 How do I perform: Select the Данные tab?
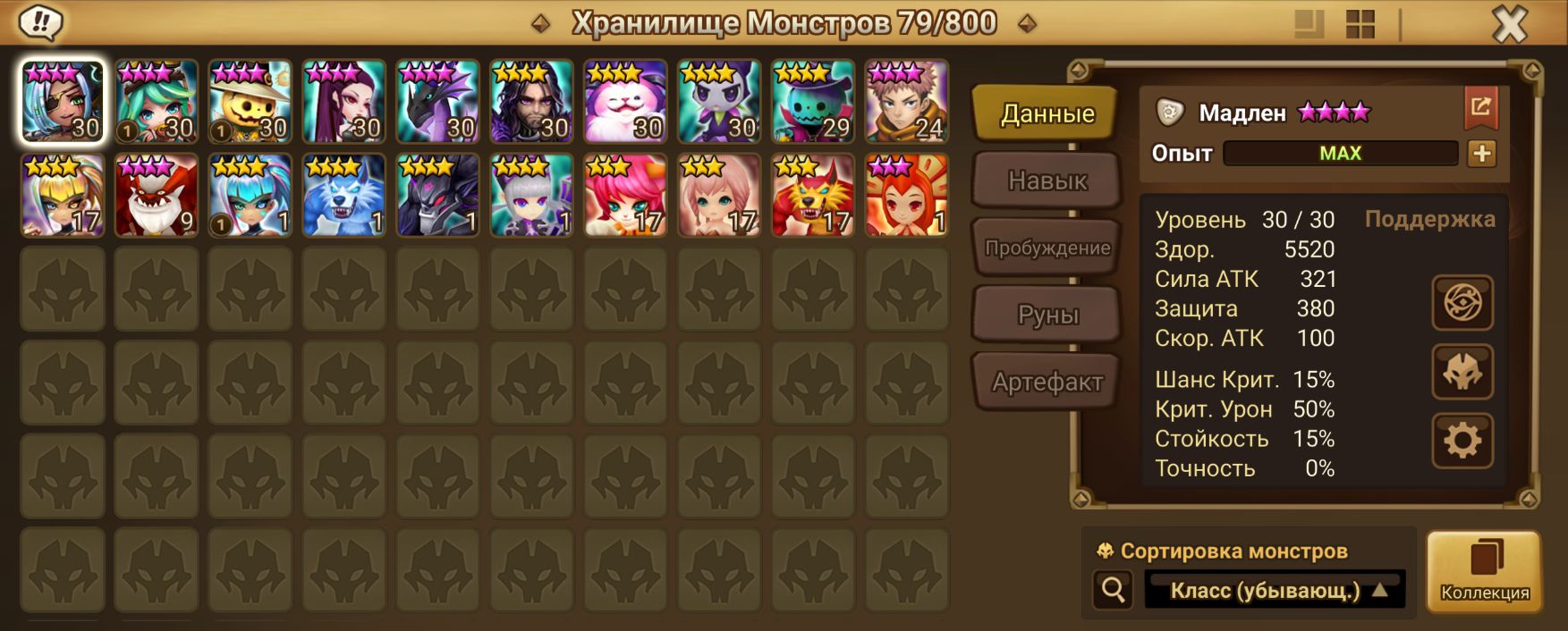coord(1047,114)
